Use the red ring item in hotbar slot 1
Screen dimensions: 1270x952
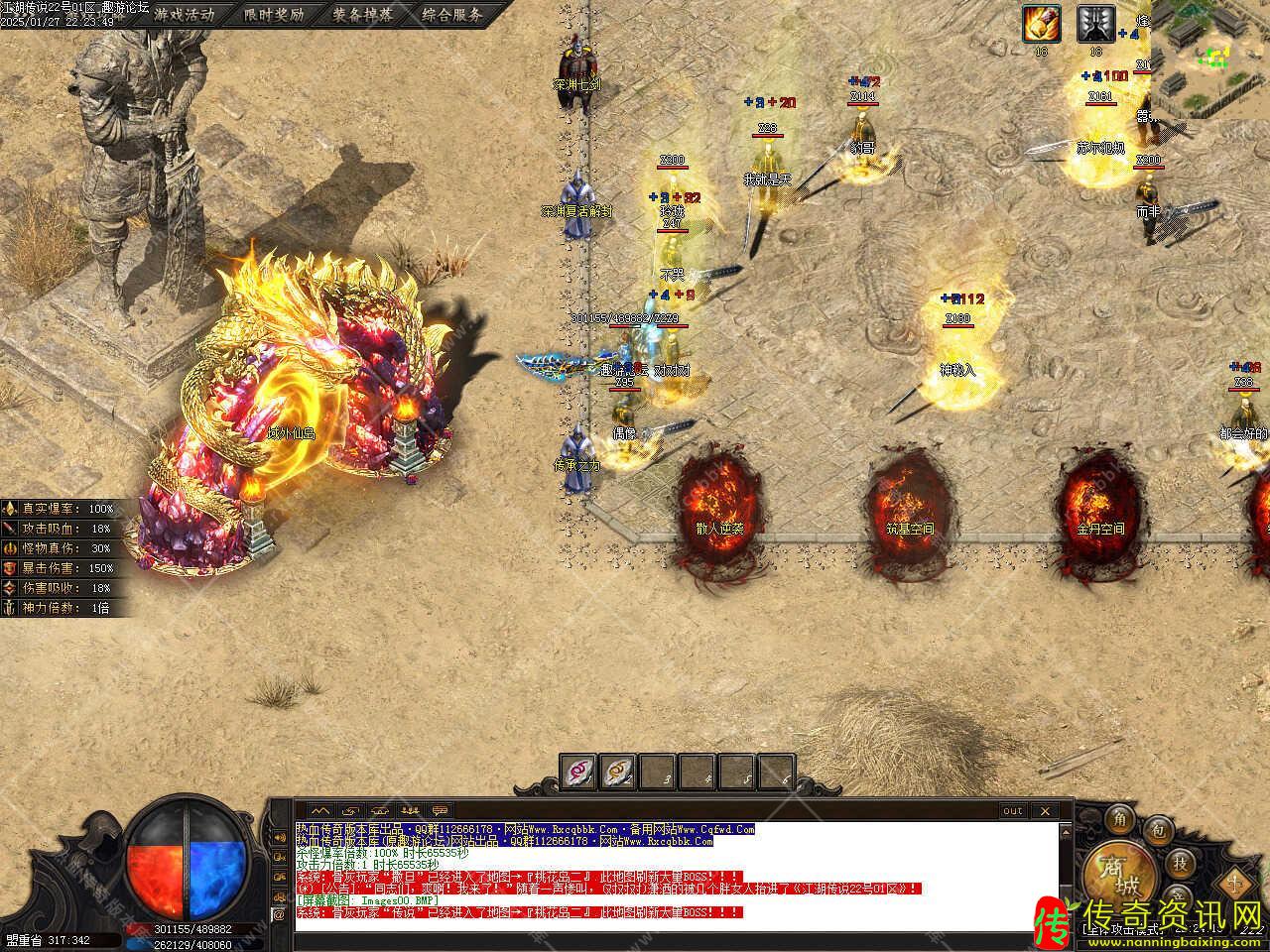578,771
